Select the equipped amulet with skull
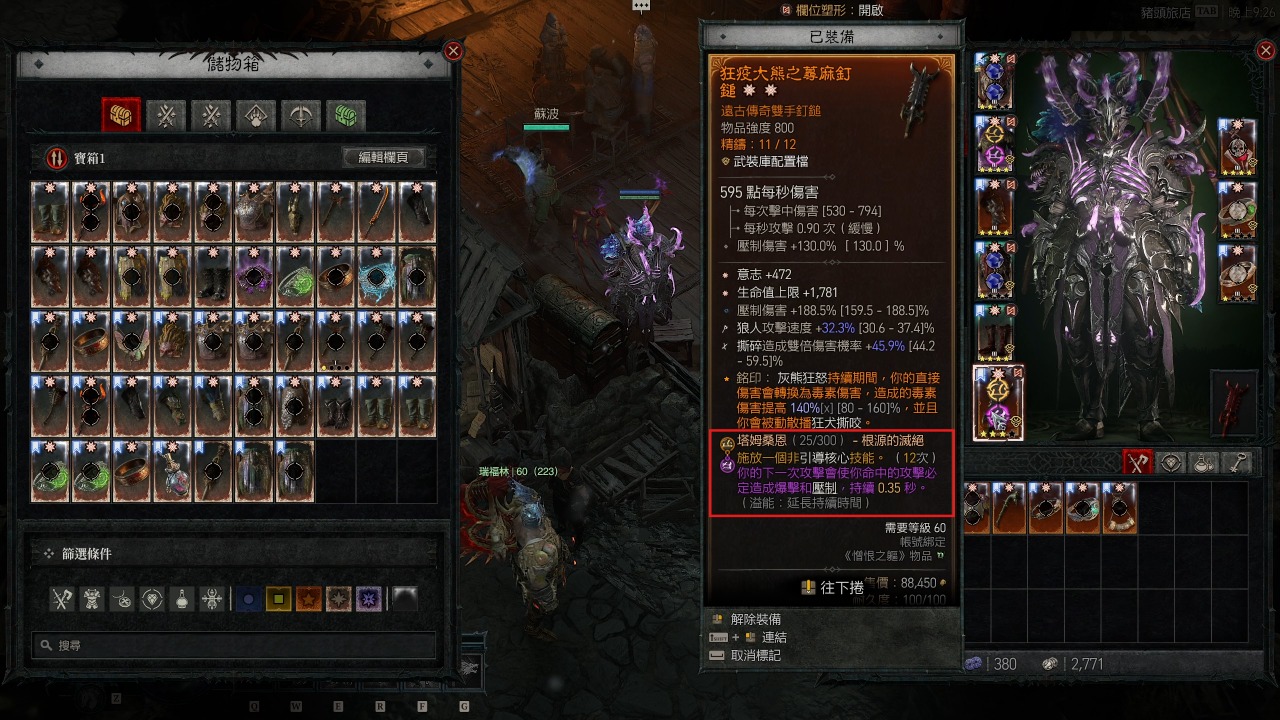 [x=1238, y=146]
